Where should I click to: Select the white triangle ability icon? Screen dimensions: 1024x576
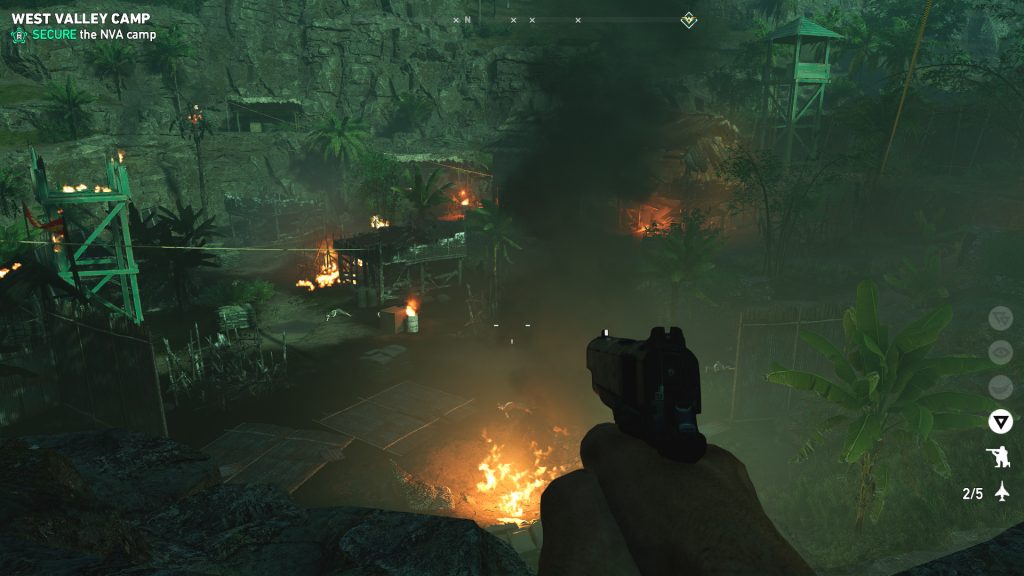(x=1000, y=422)
